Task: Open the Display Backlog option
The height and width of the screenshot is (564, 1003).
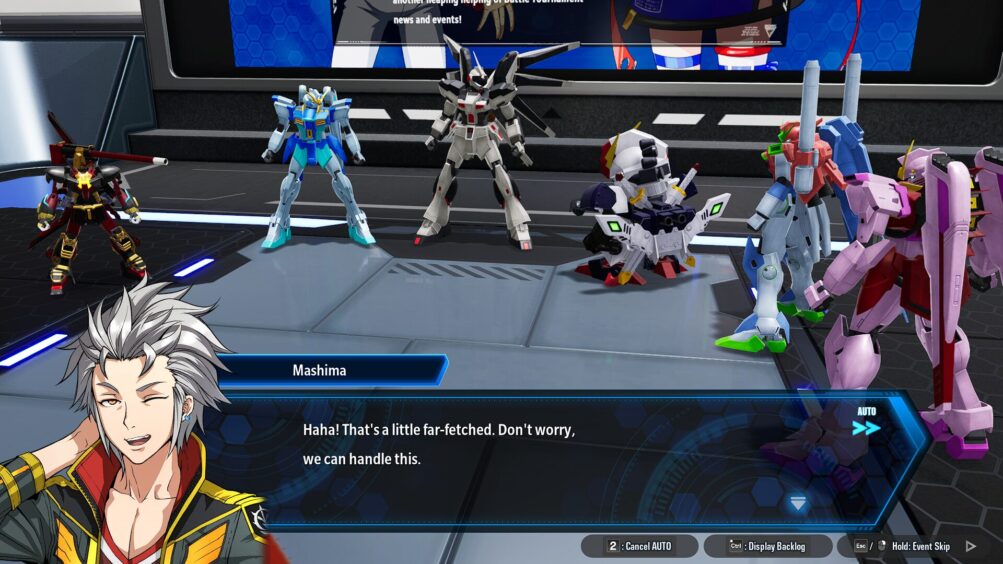Action: [768, 546]
